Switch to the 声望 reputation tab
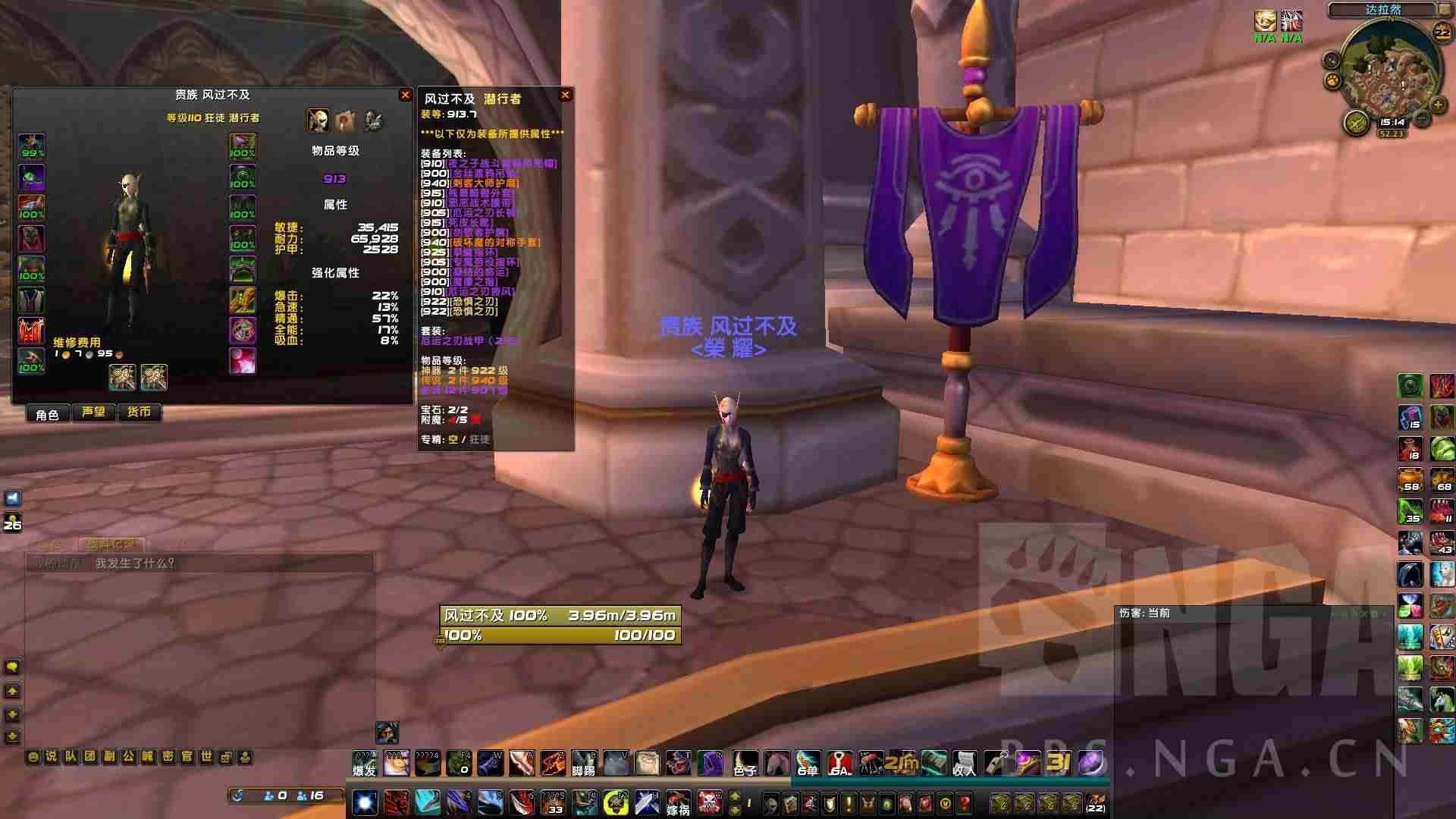Screen dimensions: 1456x819 [93, 413]
